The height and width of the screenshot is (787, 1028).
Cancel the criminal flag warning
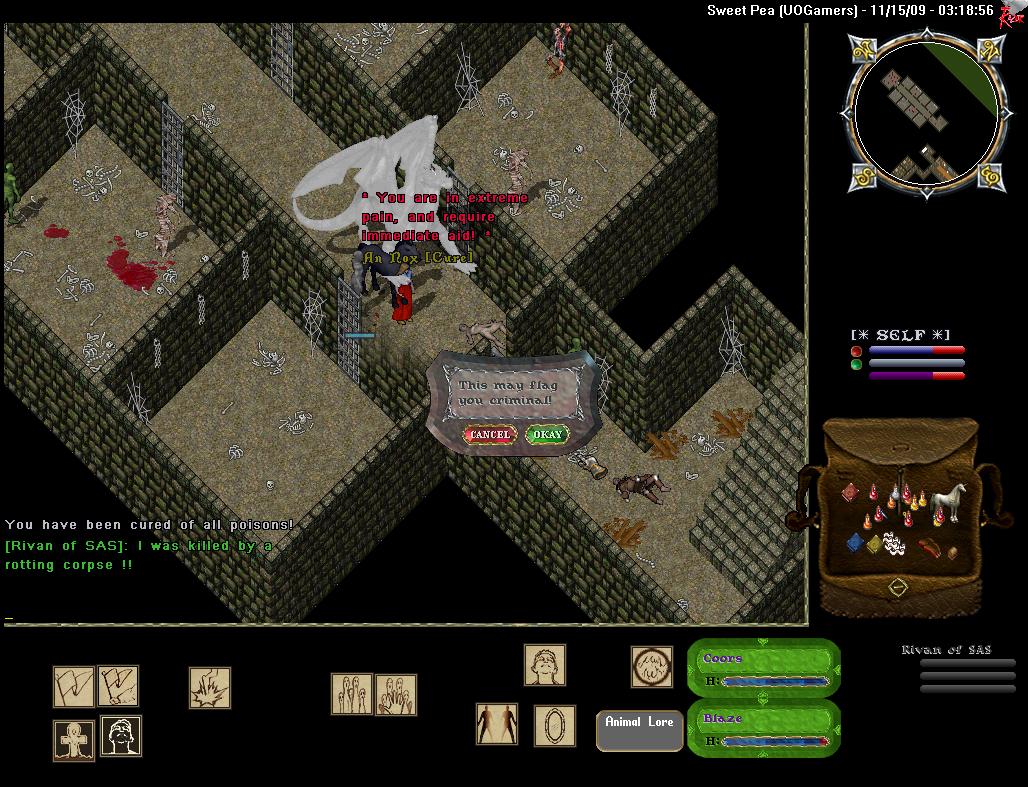[490, 435]
